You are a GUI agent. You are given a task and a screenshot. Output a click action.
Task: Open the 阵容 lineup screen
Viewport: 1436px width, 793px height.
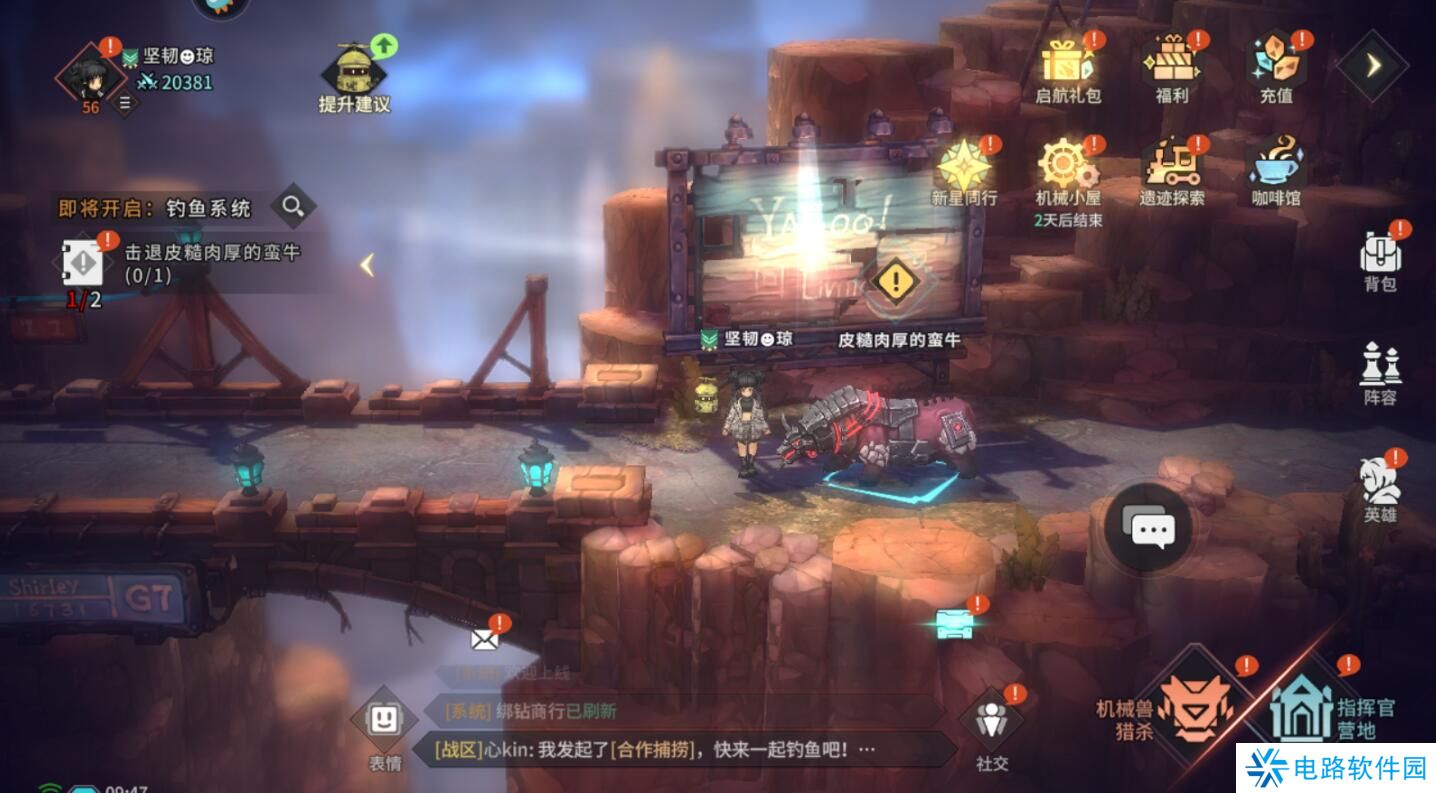click(1380, 373)
